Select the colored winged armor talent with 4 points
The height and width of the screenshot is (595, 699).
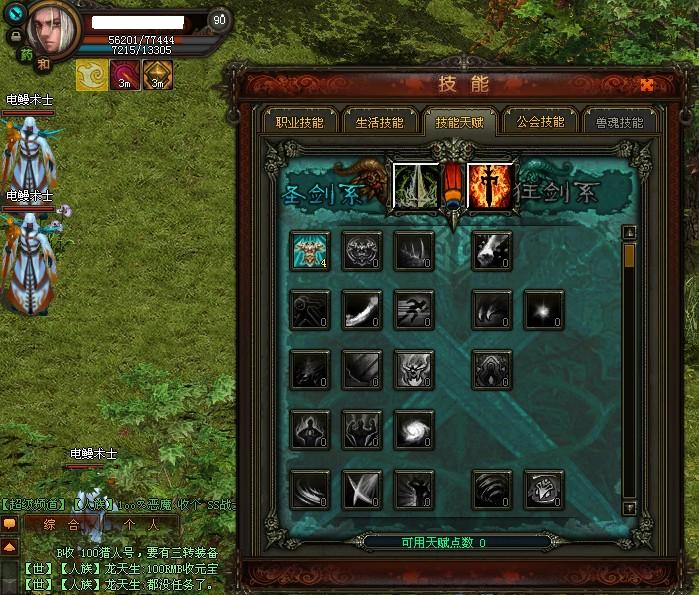tap(311, 251)
